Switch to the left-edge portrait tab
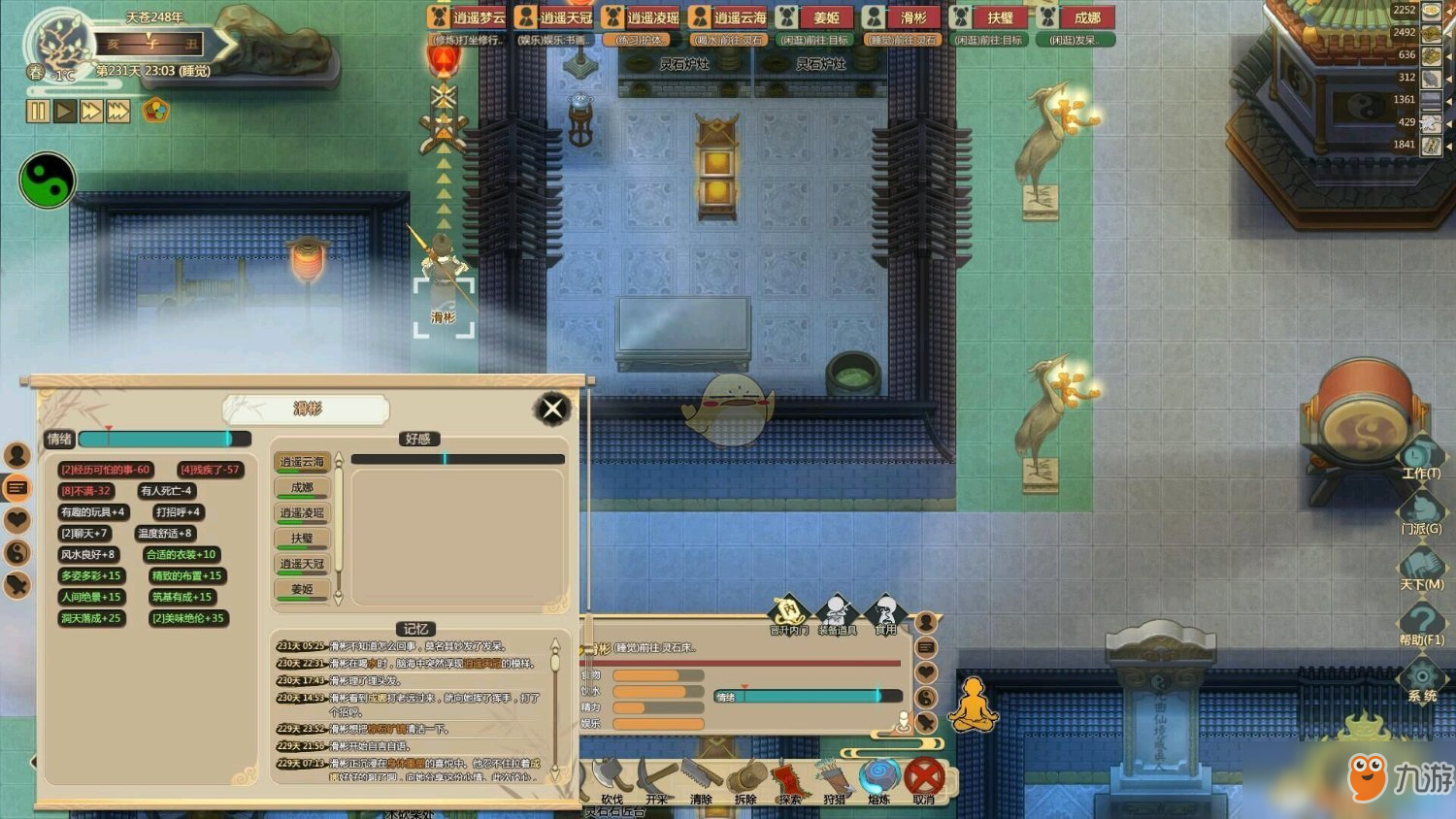This screenshot has width=1456, height=819. coord(17,454)
